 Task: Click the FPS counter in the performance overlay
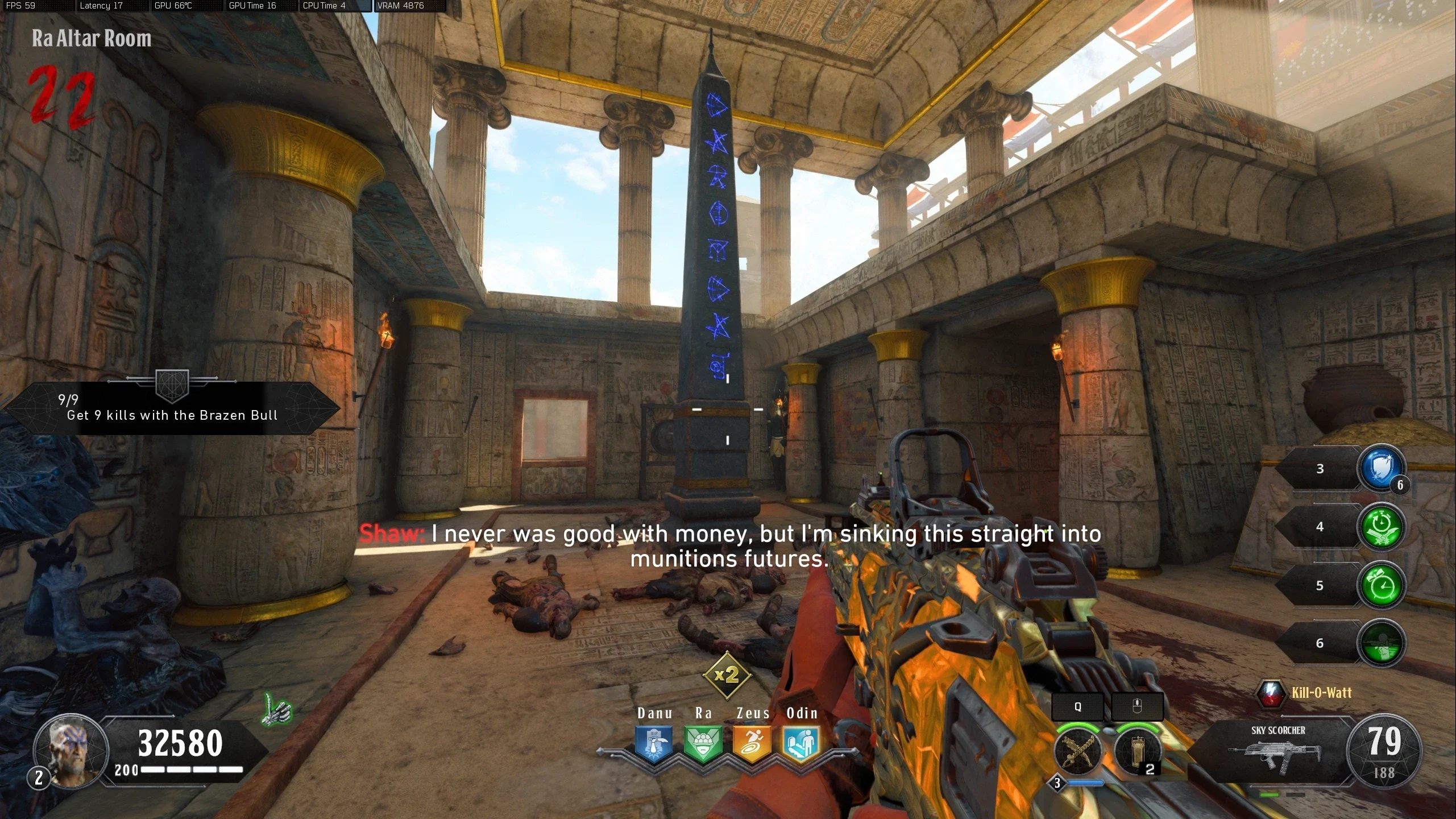pyautogui.click(x=20, y=6)
